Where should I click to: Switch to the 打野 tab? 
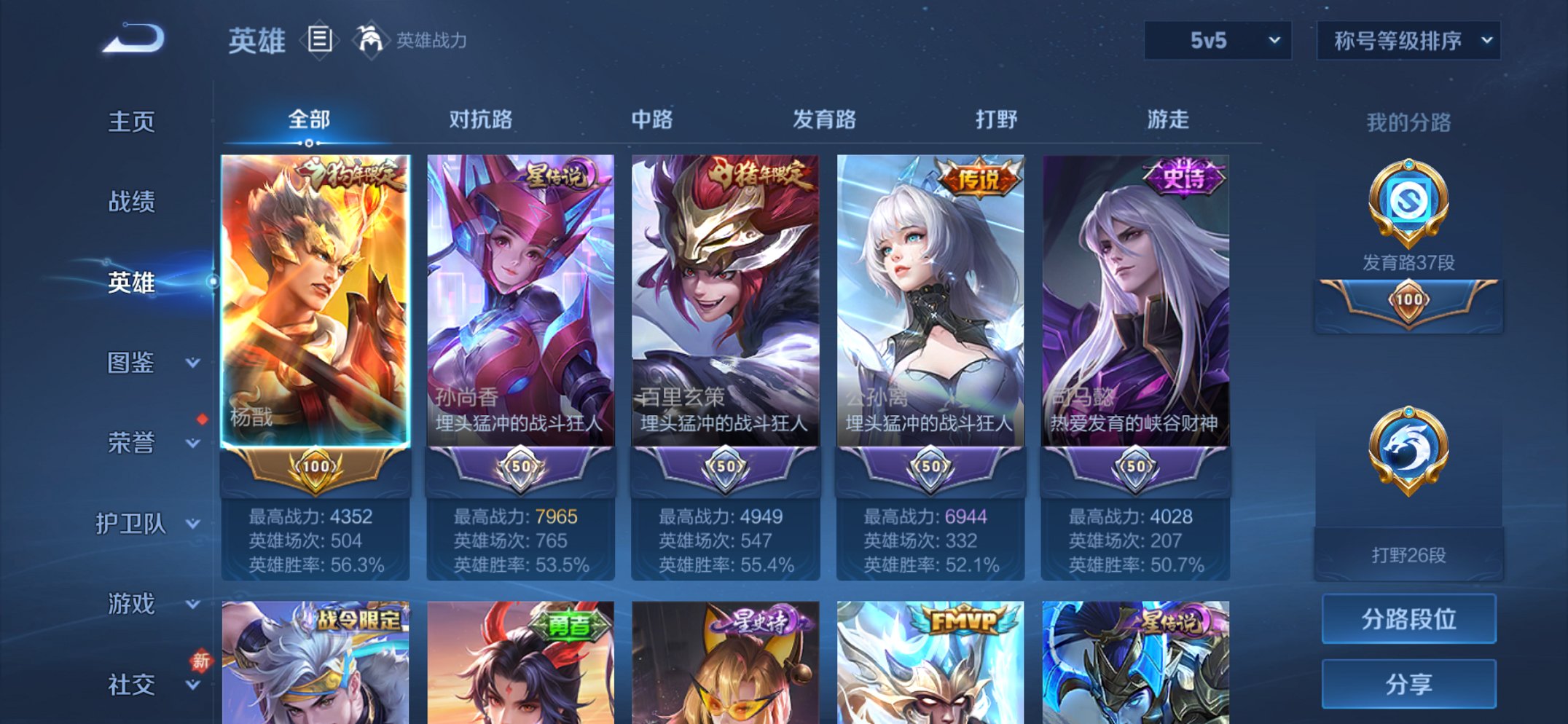pos(995,120)
